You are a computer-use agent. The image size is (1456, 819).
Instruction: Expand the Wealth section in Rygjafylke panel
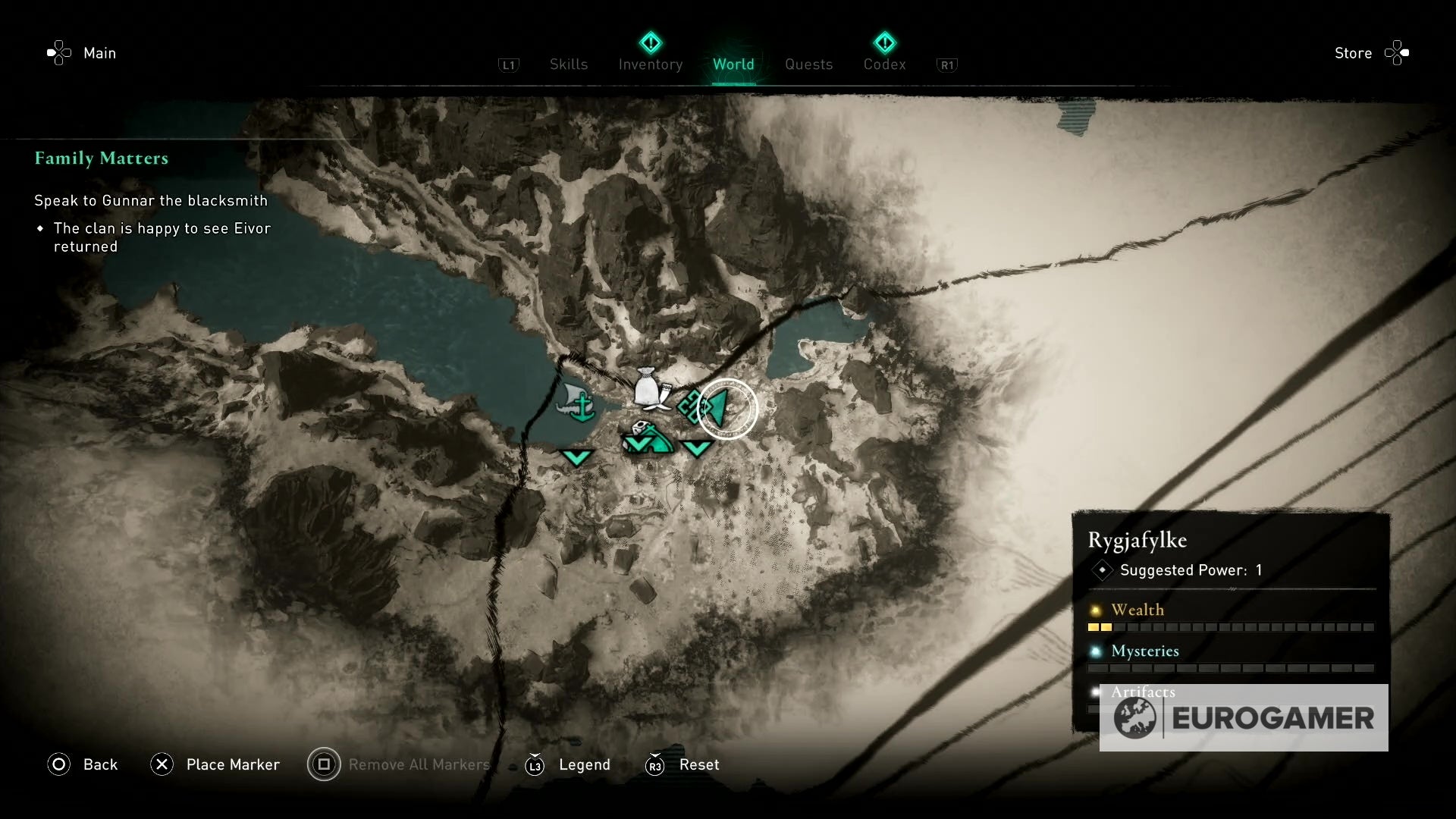1138,609
